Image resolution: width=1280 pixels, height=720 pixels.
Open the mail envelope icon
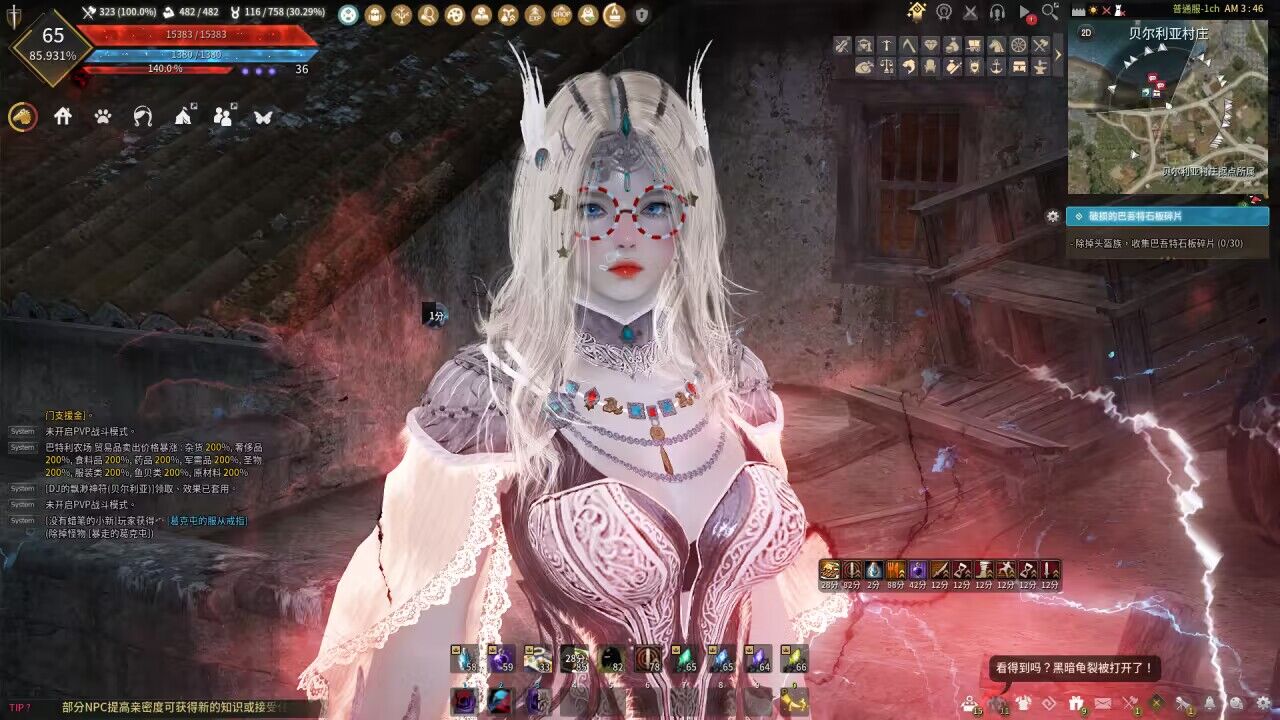pyautogui.click(x=1102, y=703)
